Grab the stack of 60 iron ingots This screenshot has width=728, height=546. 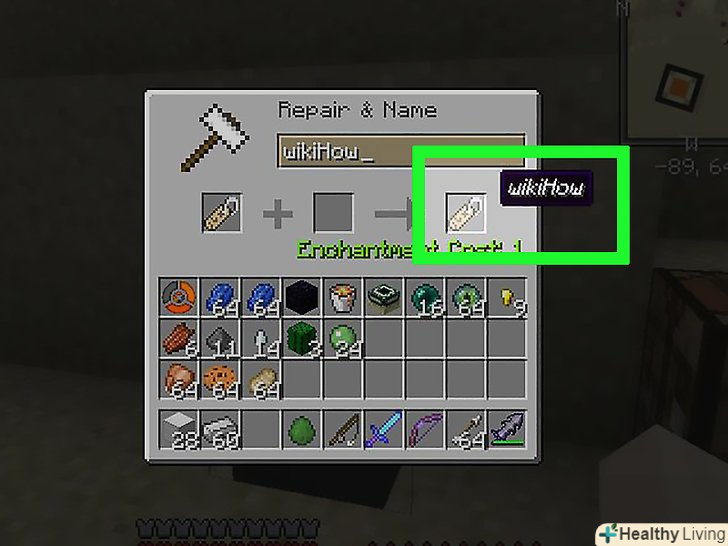pos(221,431)
